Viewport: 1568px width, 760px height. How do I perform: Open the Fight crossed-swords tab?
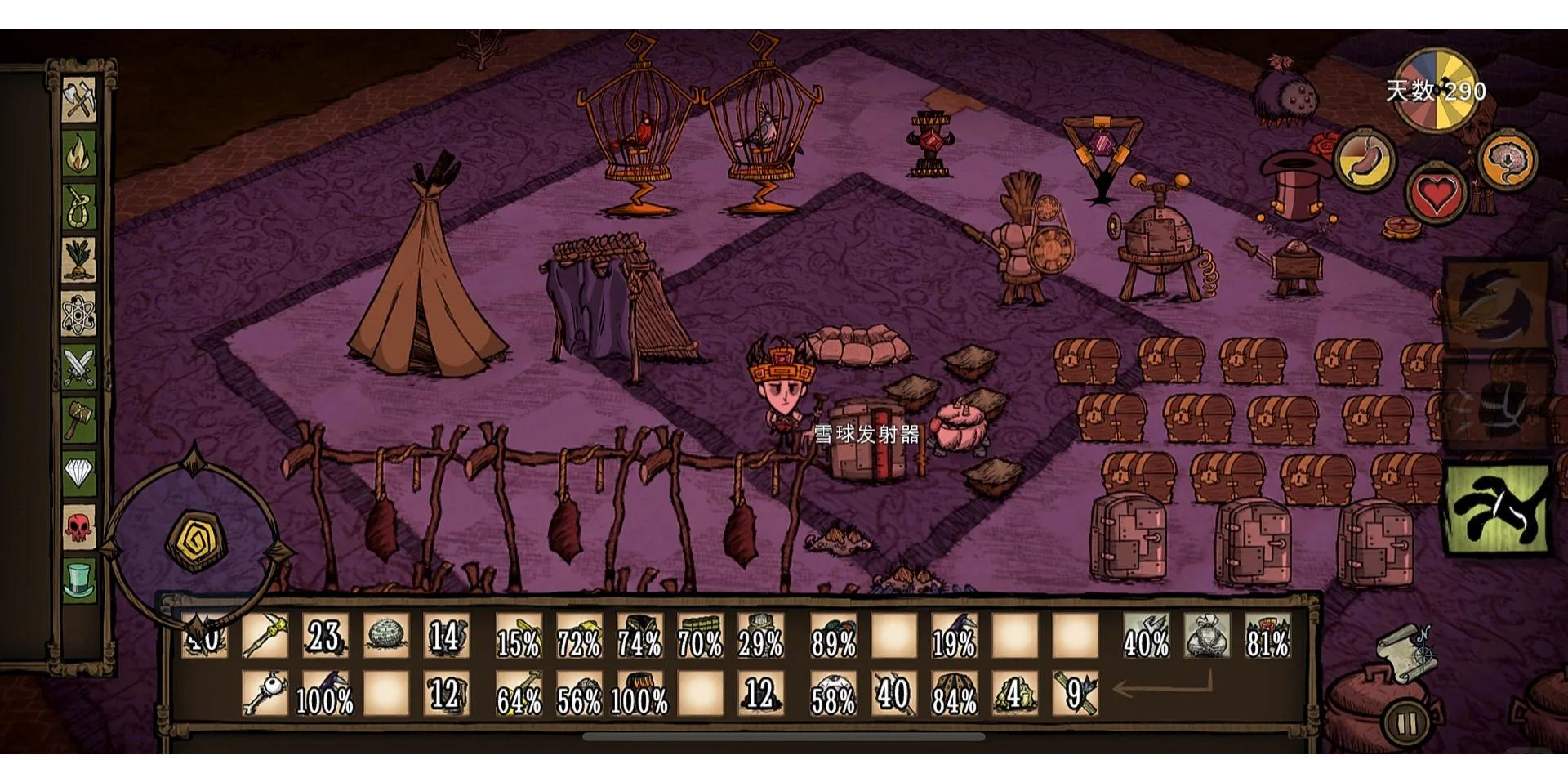click(79, 367)
